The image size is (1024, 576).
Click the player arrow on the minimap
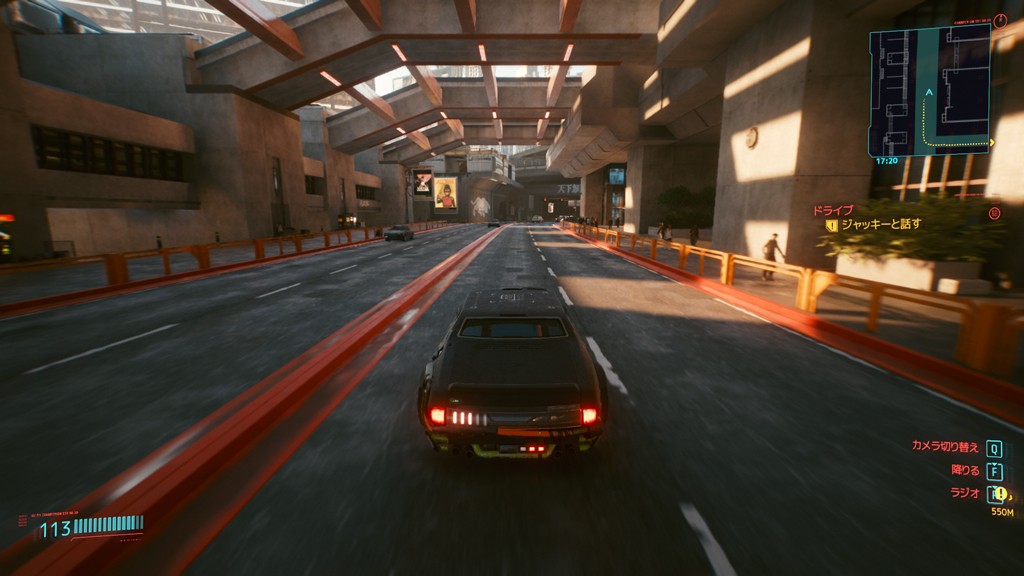(x=929, y=92)
